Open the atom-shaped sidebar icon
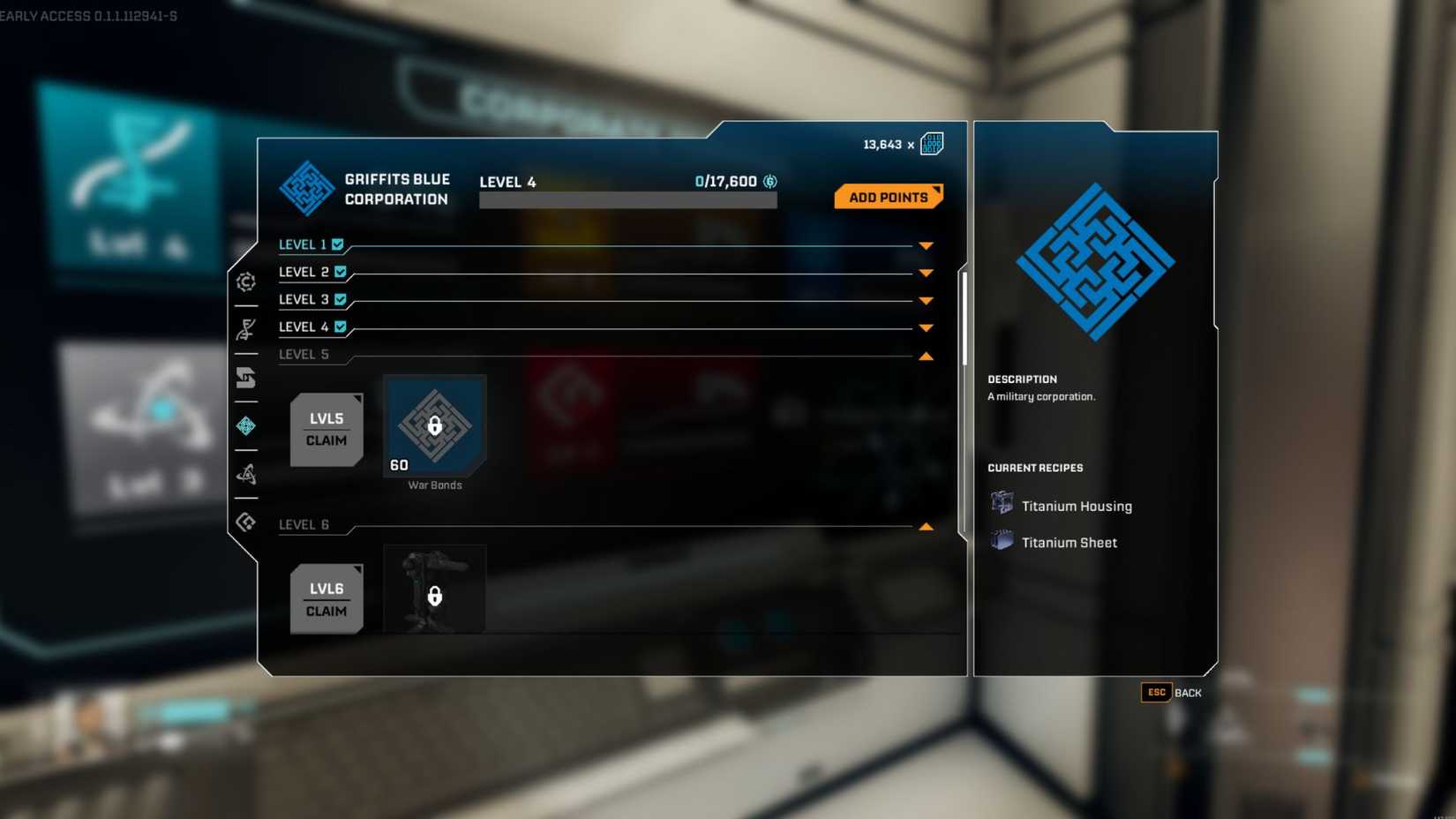This screenshot has width=1456, height=819. tap(246, 474)
